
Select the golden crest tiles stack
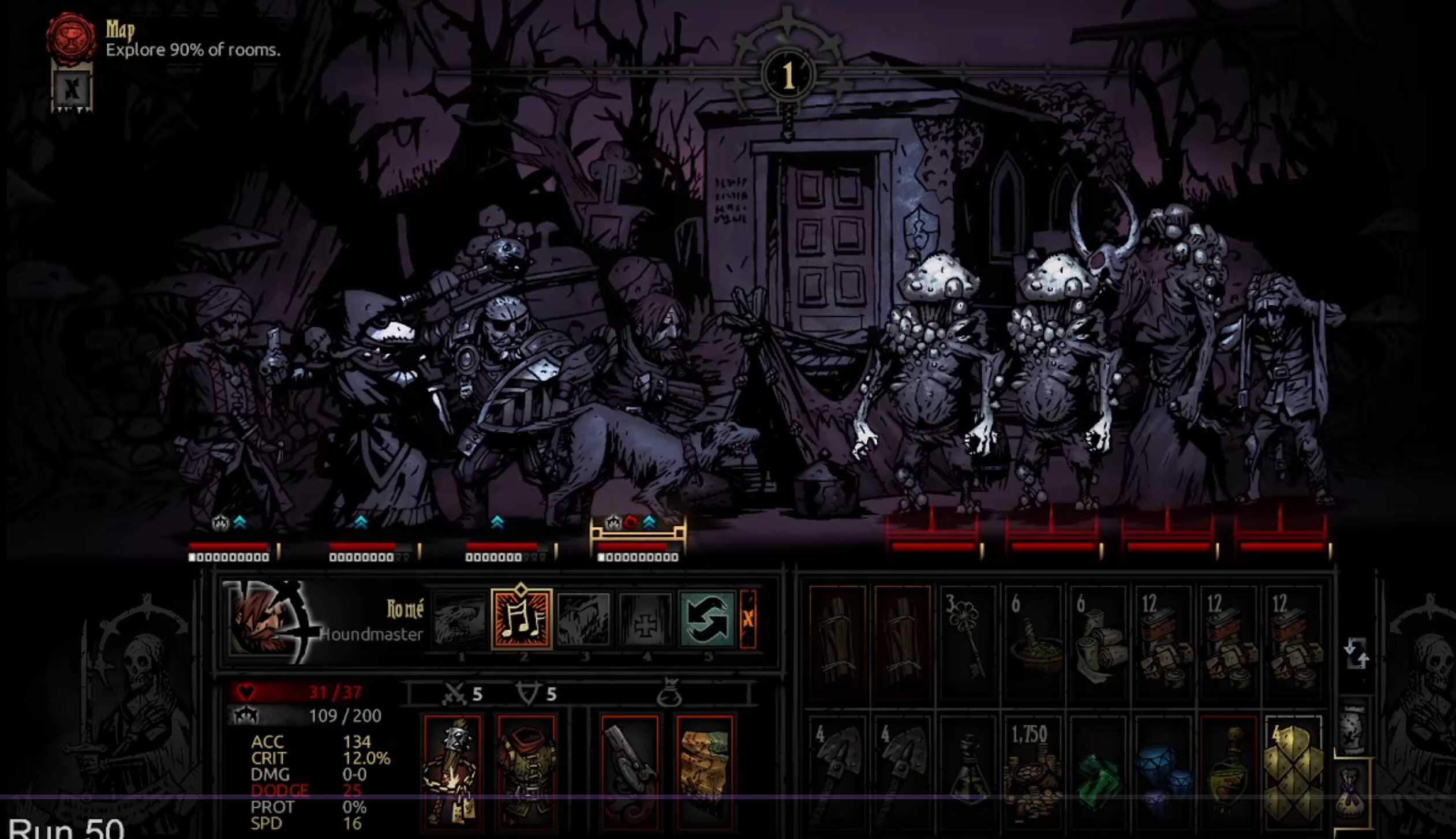[1293, 770]
